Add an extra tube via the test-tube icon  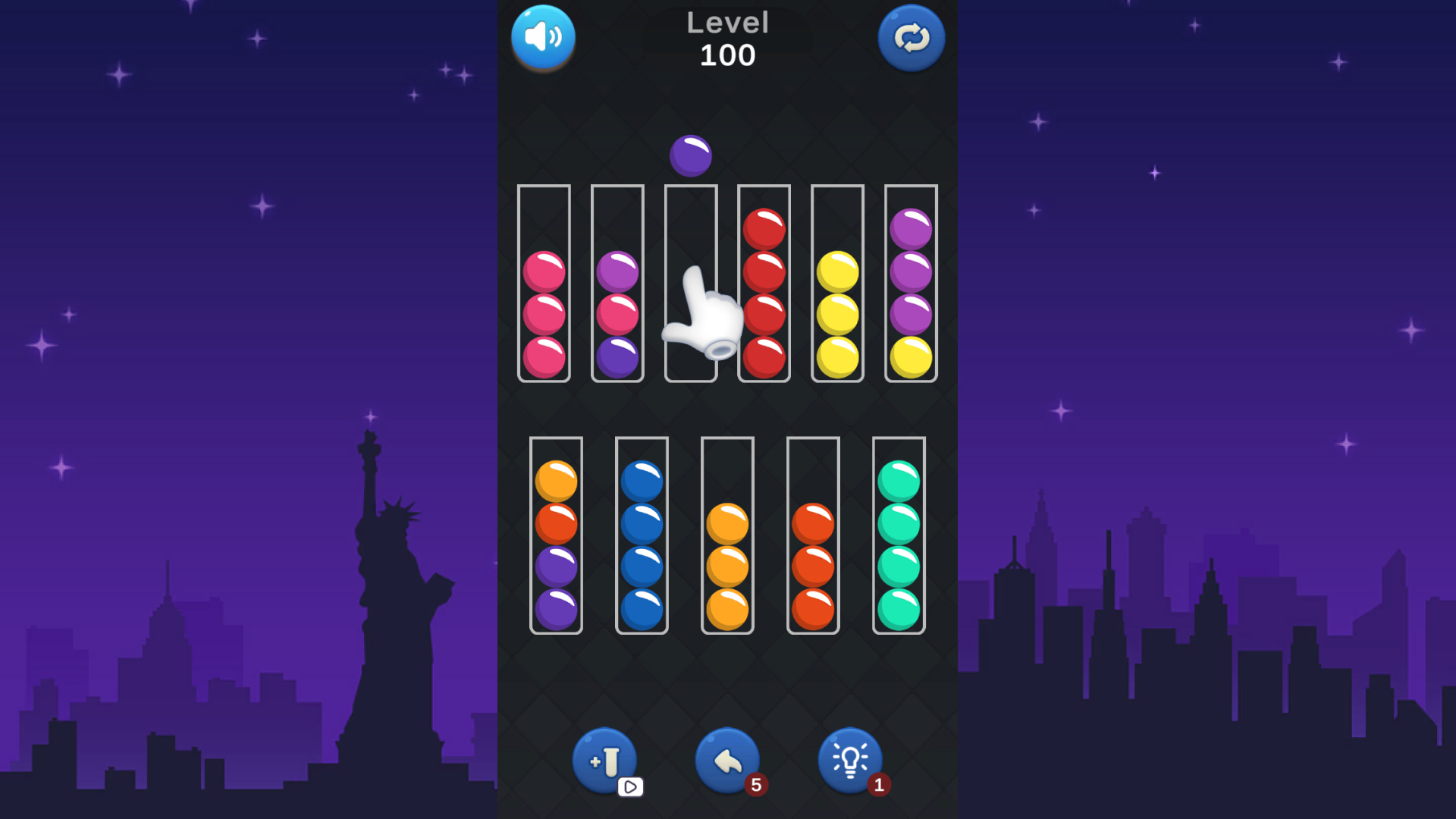[604, 758]
